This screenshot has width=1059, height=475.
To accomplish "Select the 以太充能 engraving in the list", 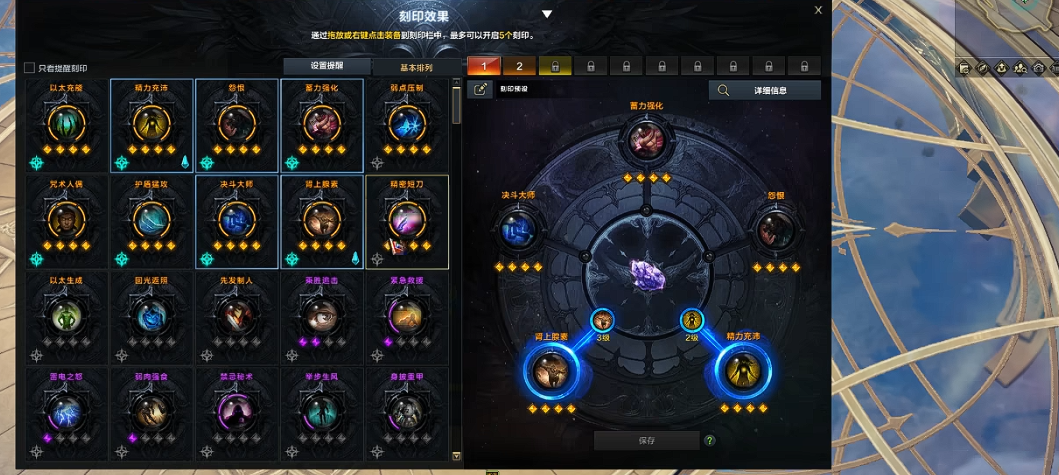I will pos(67,124).
